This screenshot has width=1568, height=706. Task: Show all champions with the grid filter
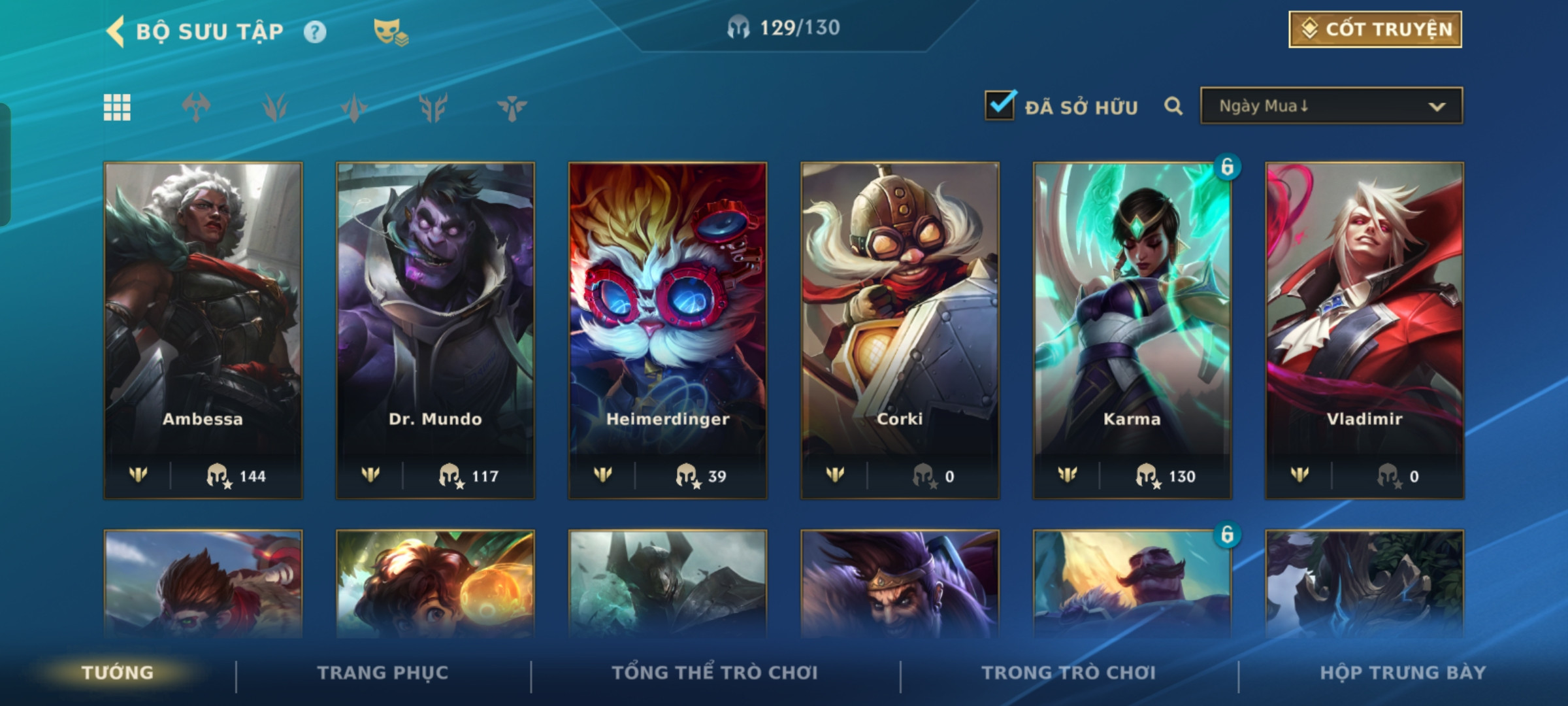[x=117, y=107]
